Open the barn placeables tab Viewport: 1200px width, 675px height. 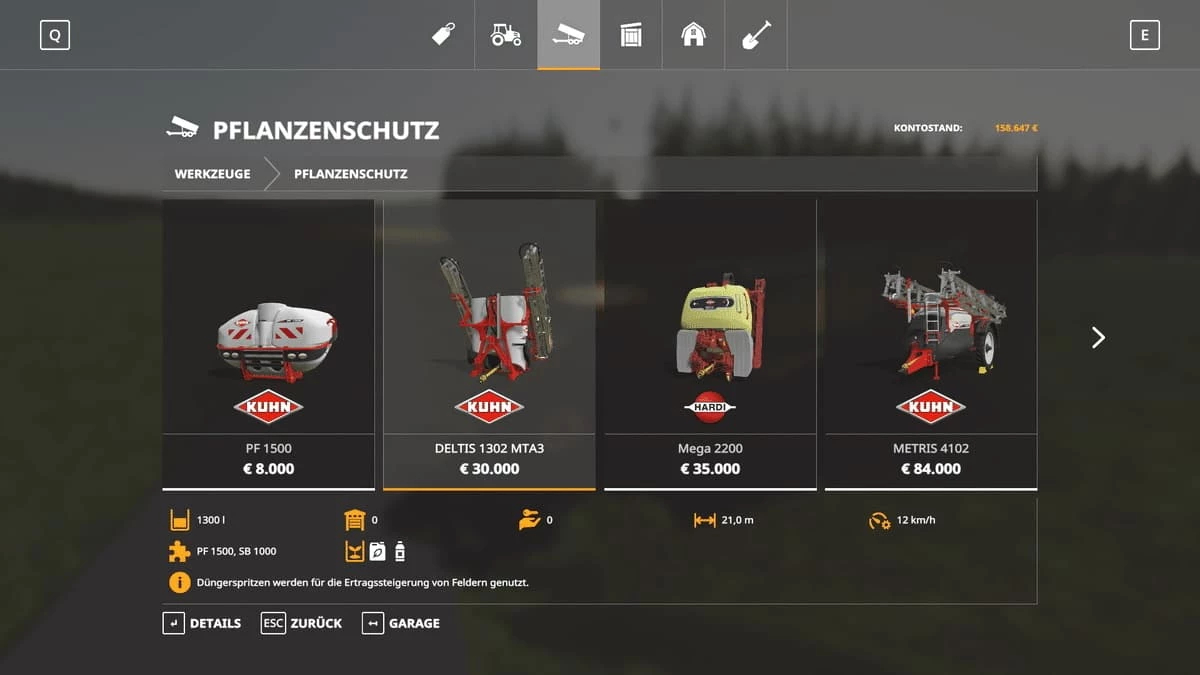click(693, 35)
